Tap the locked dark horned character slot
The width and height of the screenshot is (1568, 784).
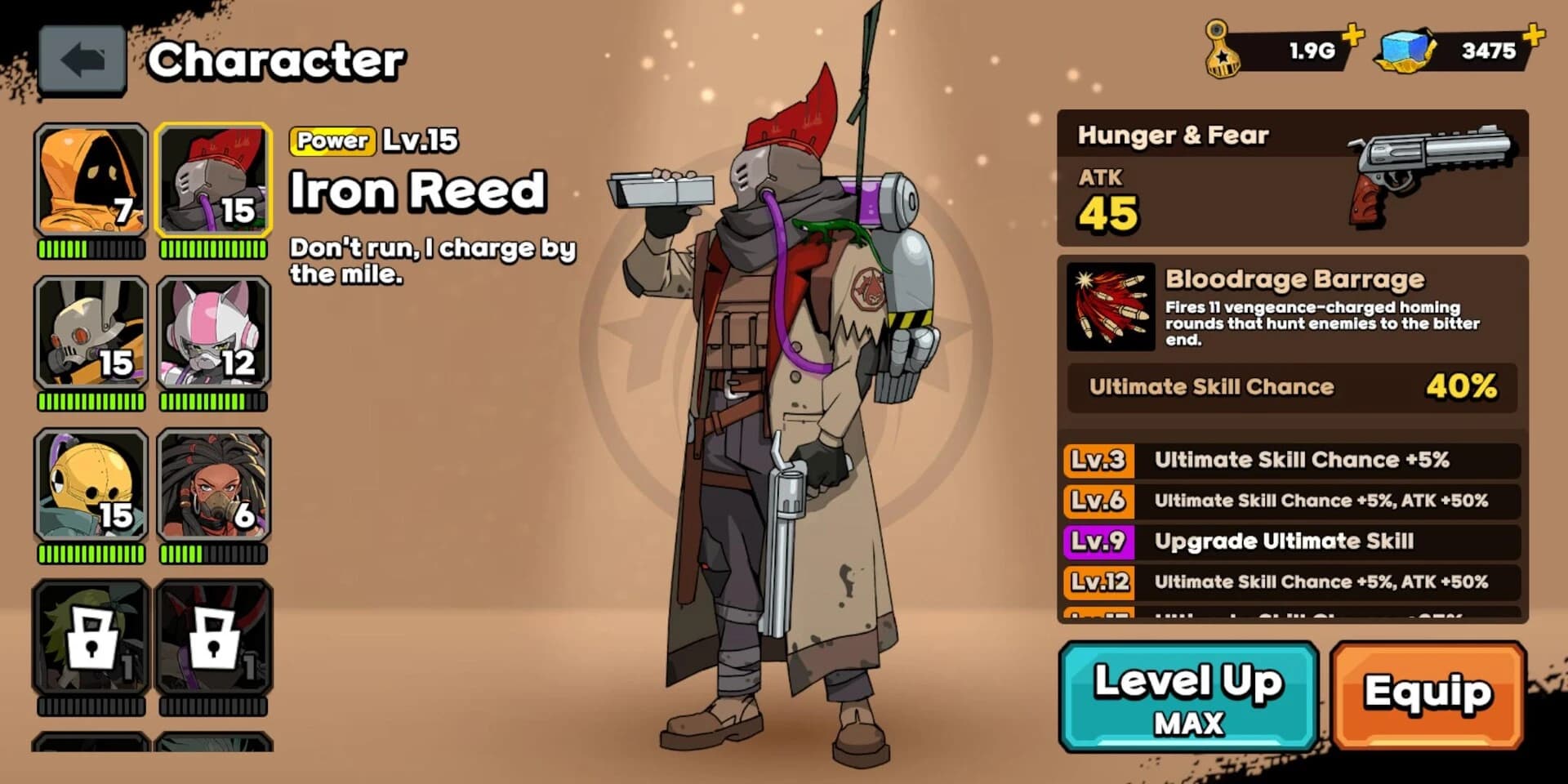(213, 637)
